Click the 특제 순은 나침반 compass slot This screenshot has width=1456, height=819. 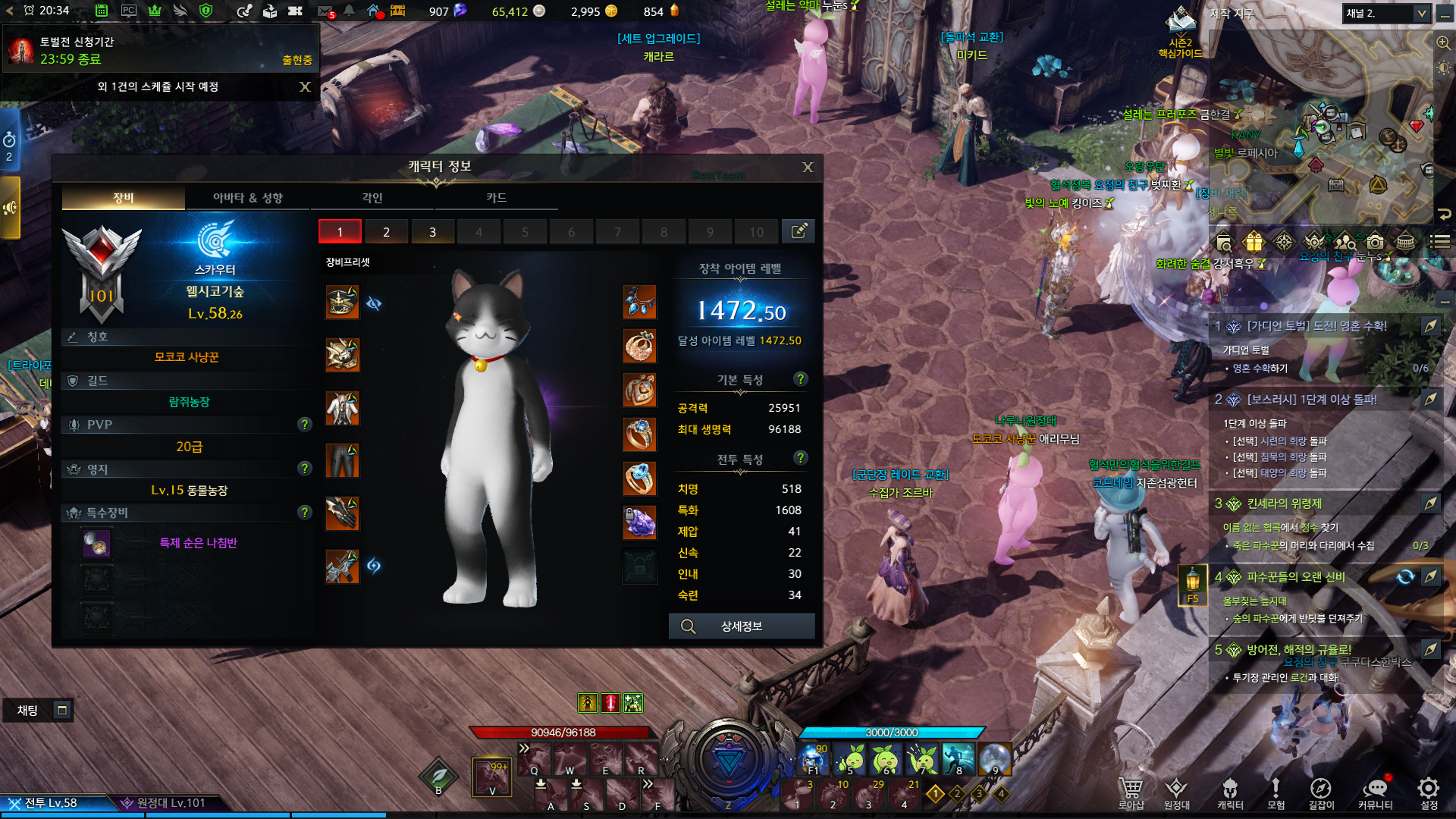pos(97,543)
